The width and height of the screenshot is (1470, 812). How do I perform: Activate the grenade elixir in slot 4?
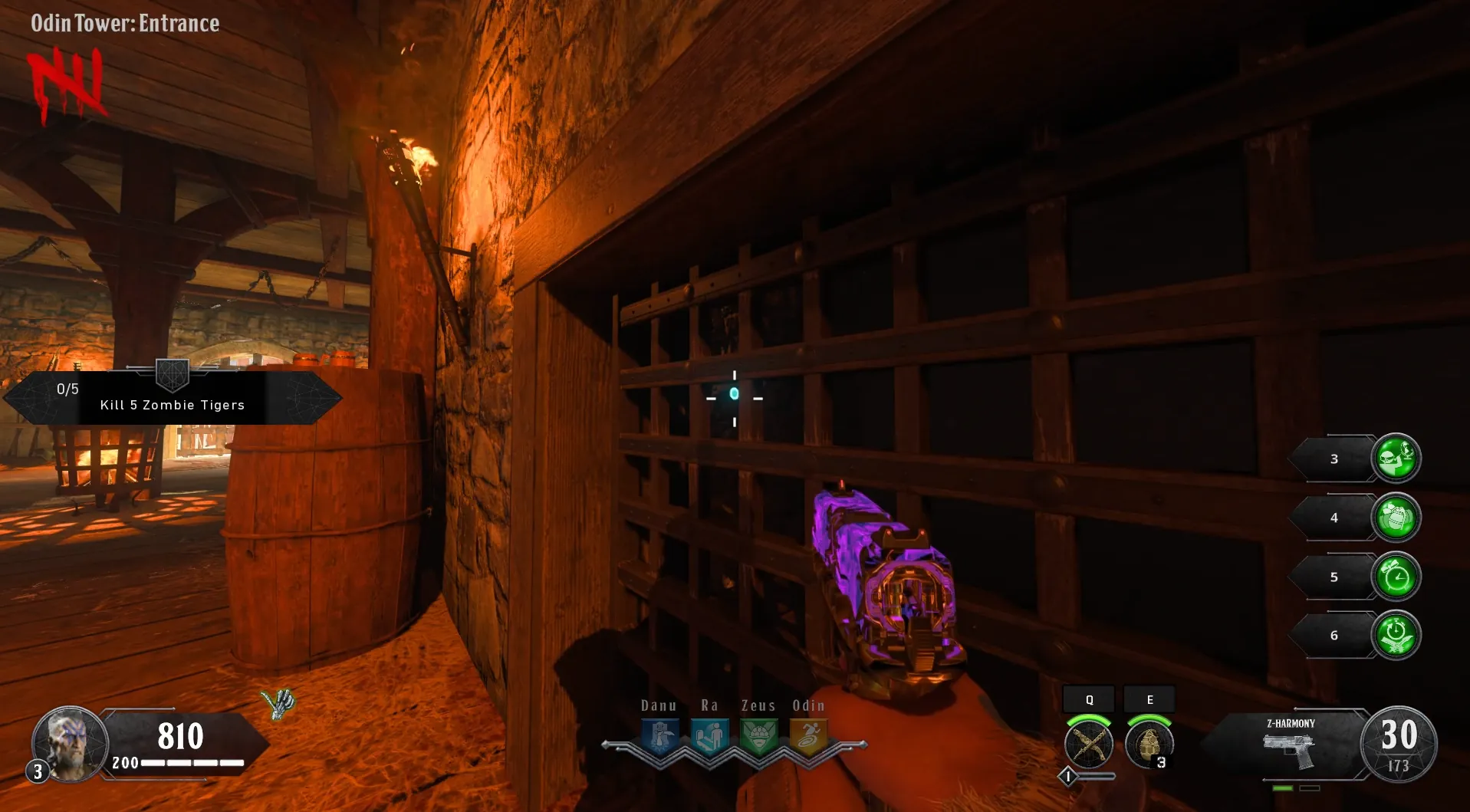pos(1396,518)
